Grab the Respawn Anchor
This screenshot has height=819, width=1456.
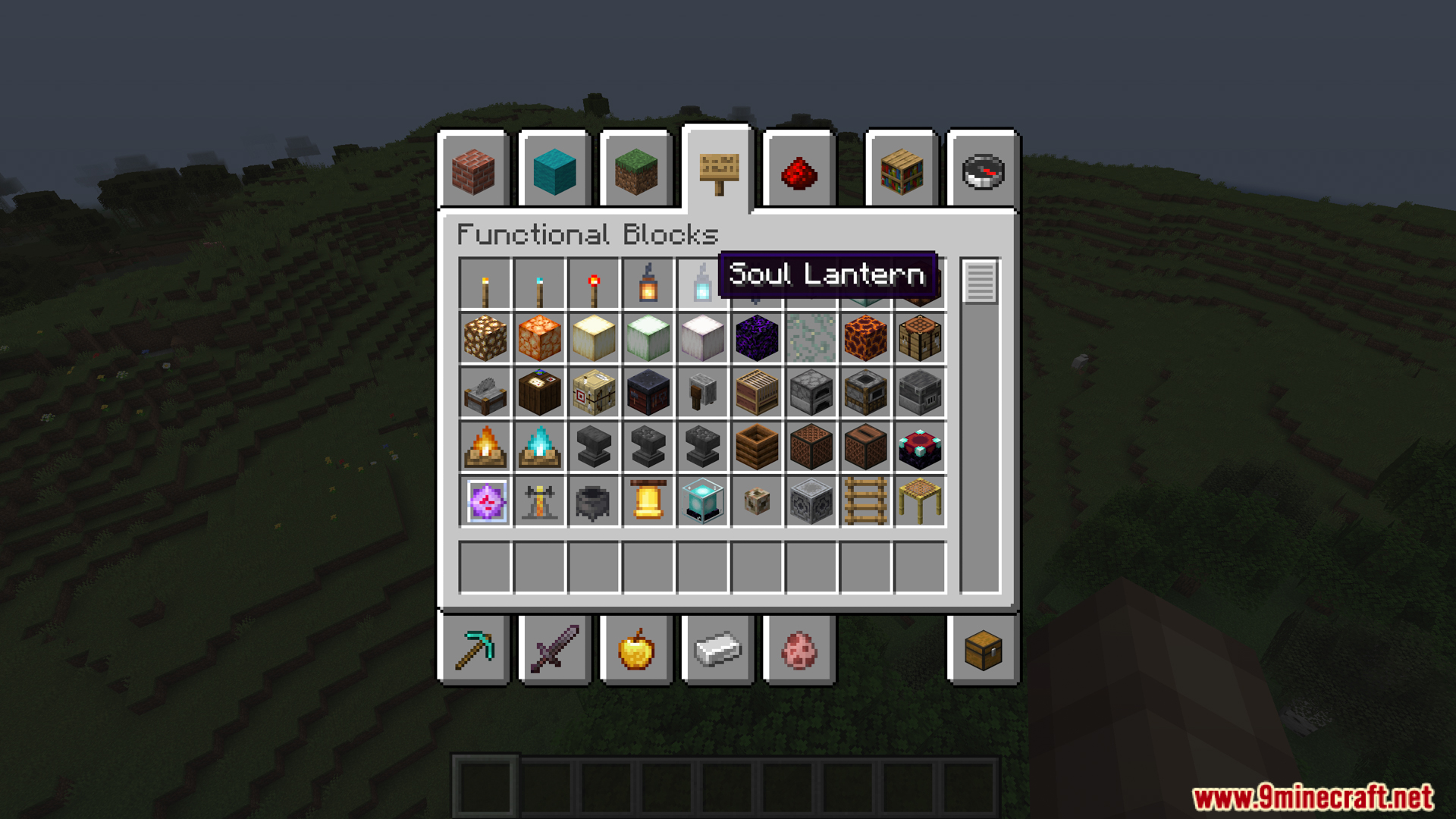(x=921, y=447)
